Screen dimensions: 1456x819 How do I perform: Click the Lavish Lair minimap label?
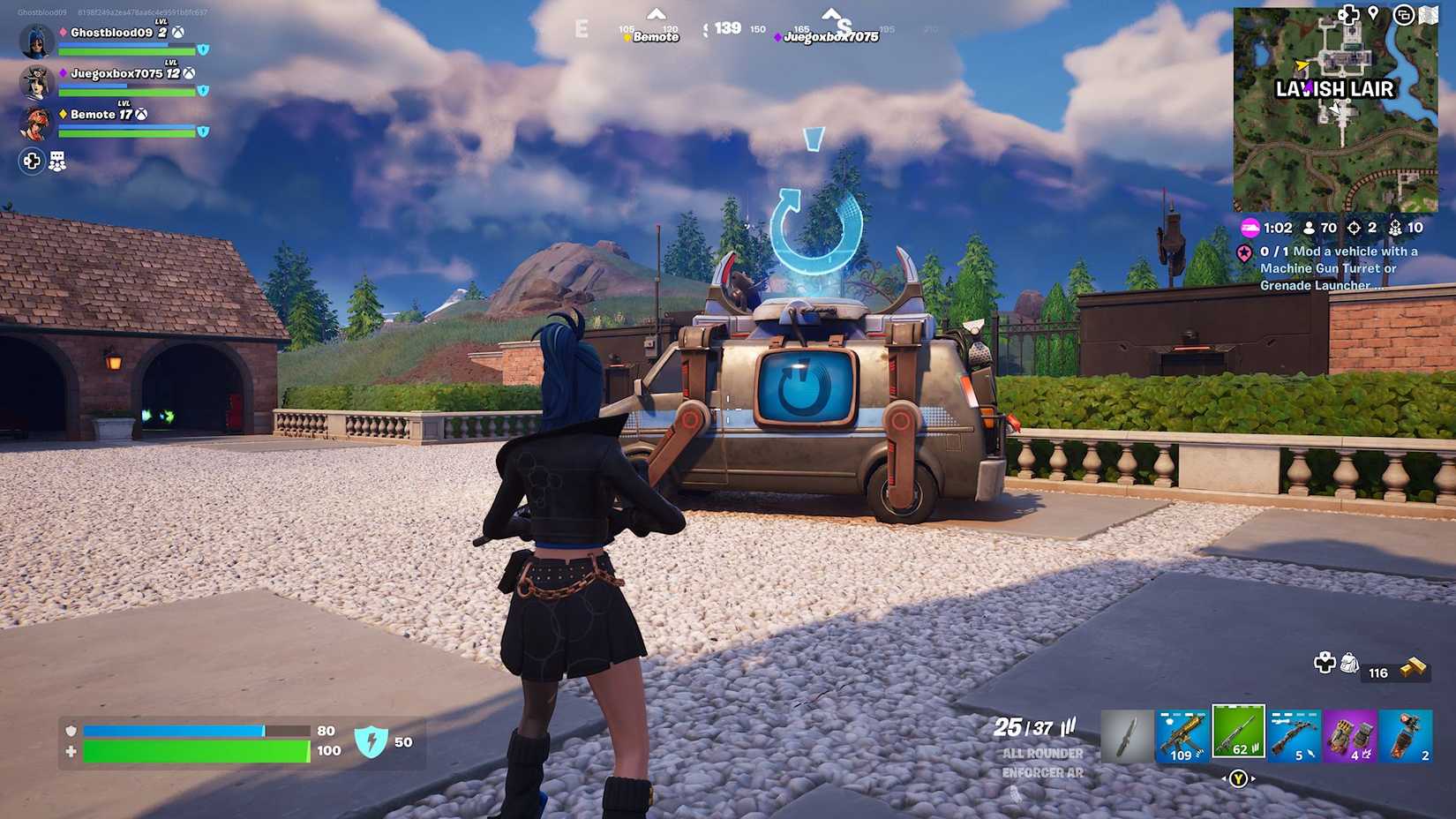pyautogui.click(x=1335, y=90)
